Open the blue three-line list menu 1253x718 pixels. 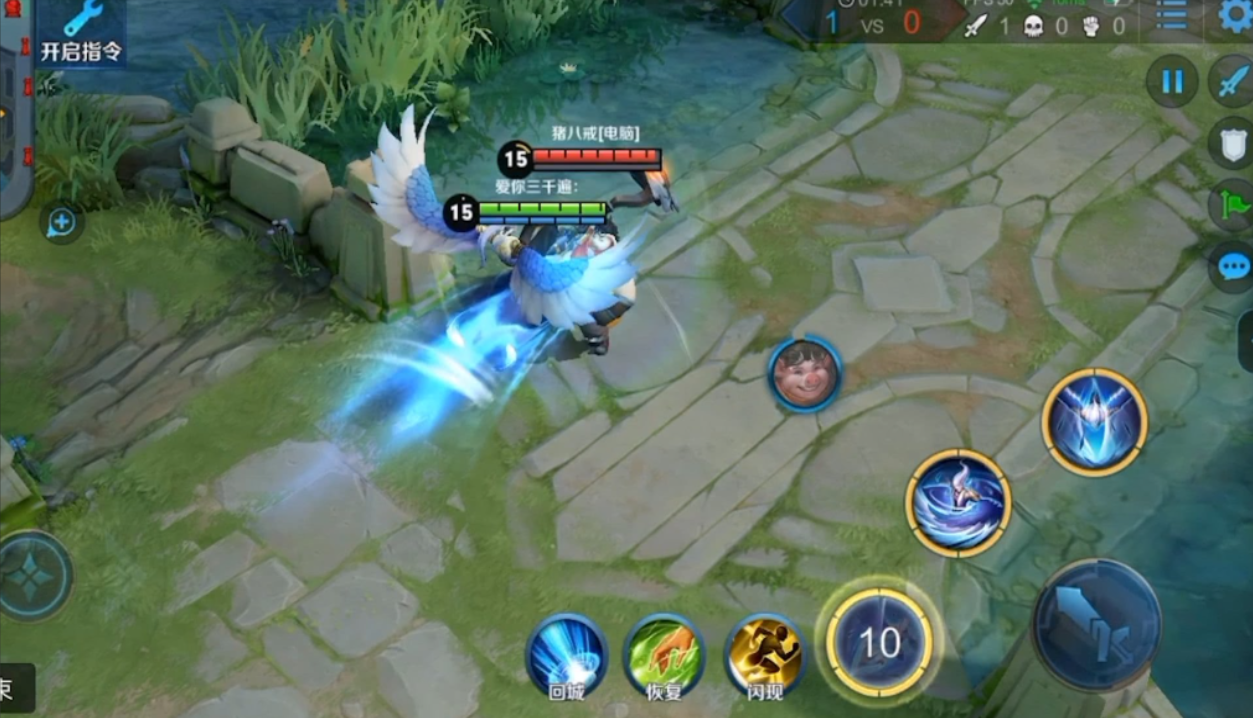coord(1171,16)
